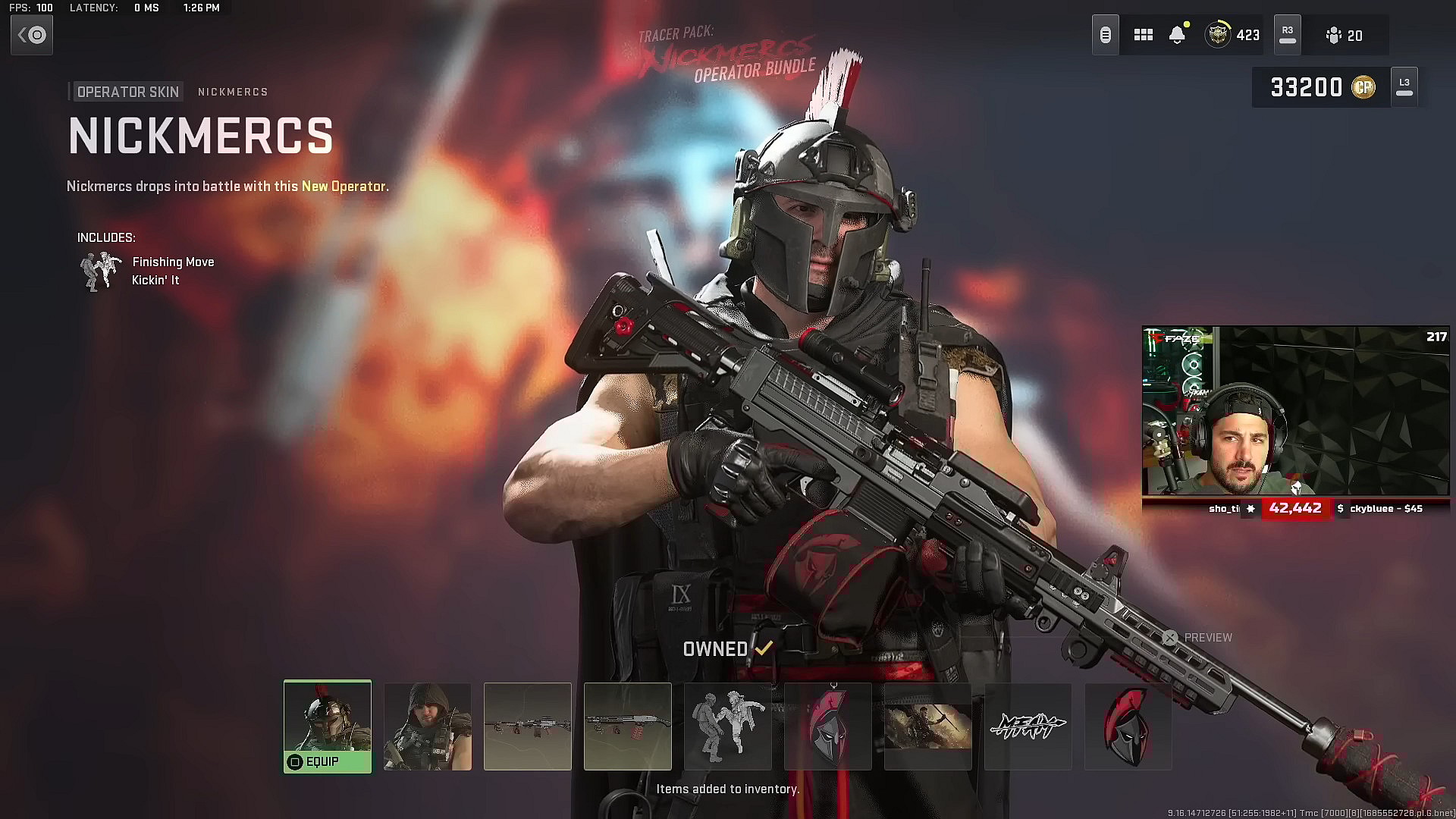Open the loading screen reward thumbnail

point(927,726)
